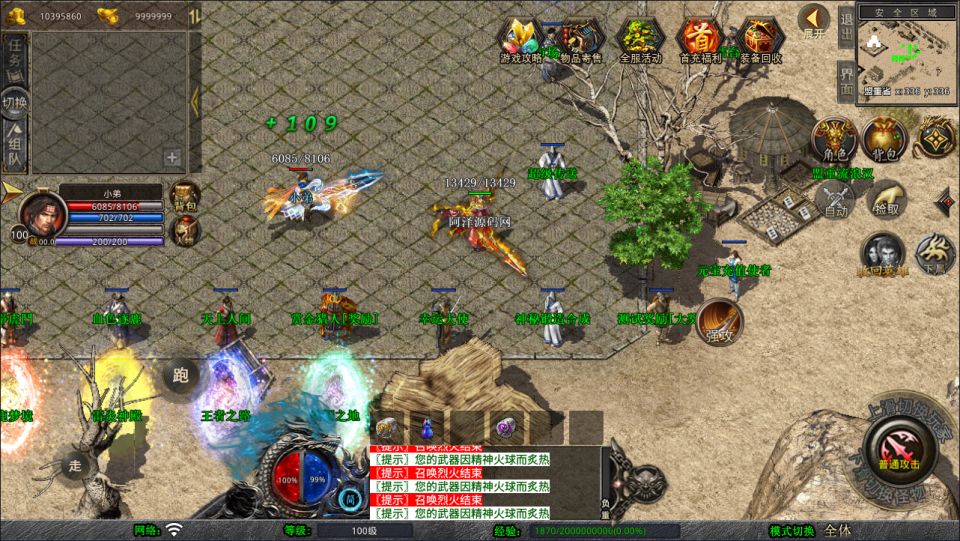
Task: Click the 展开 expand arrow button
Action: click(814, 21)
